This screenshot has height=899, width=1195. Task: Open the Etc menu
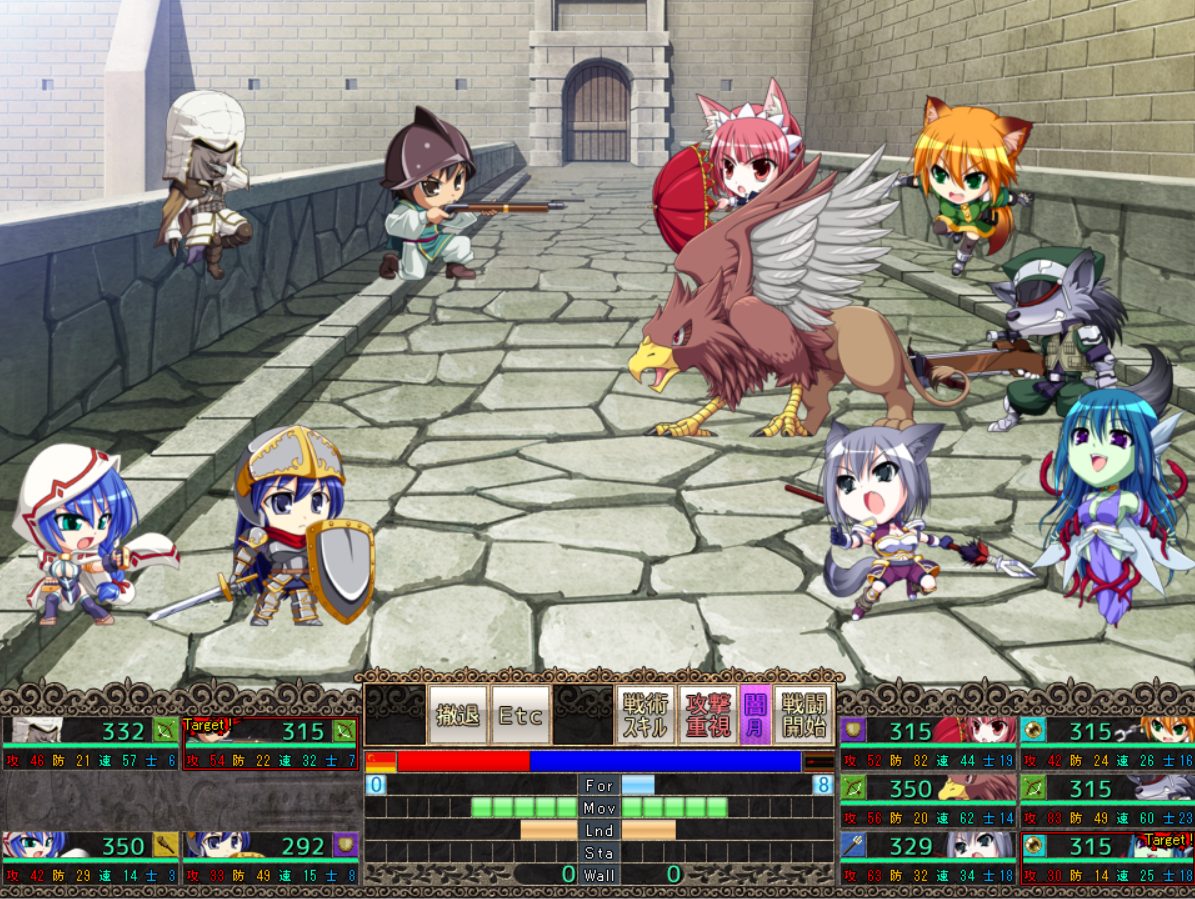(x=520, y=714)
